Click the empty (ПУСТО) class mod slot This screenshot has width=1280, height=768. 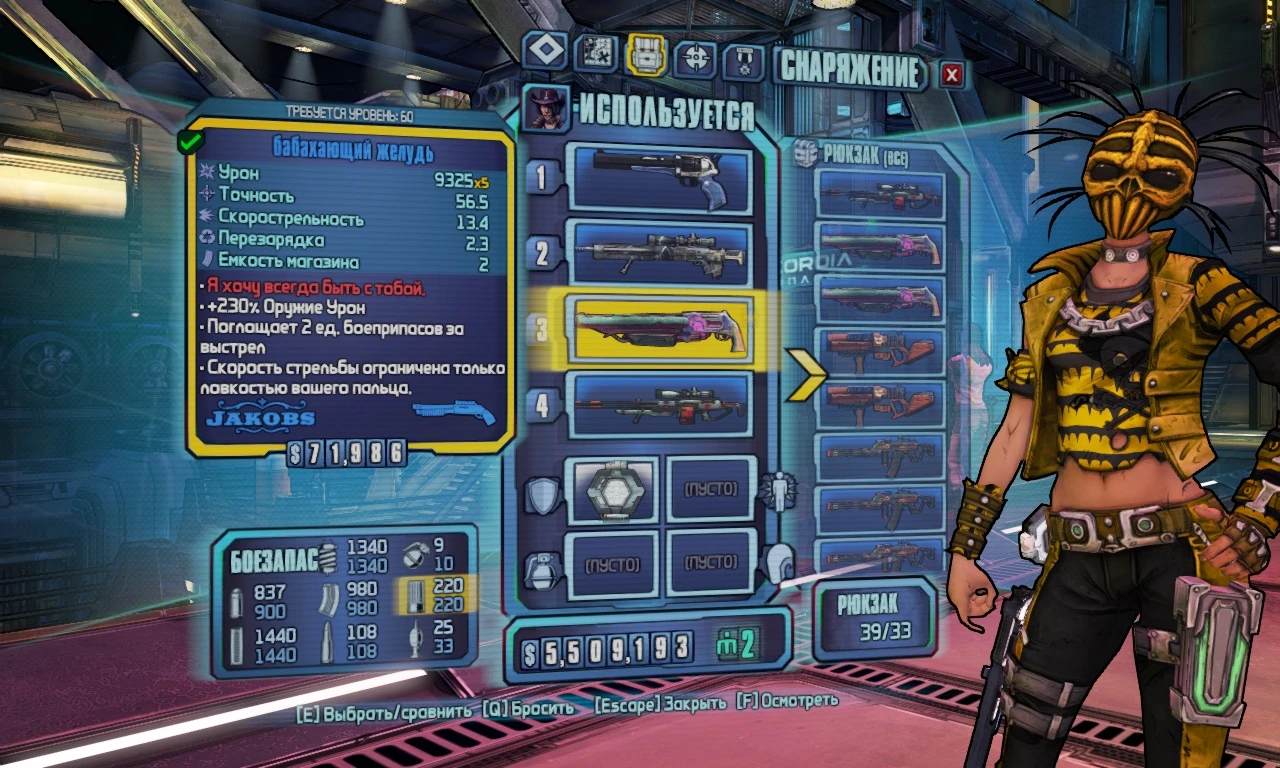coord(712,490)
